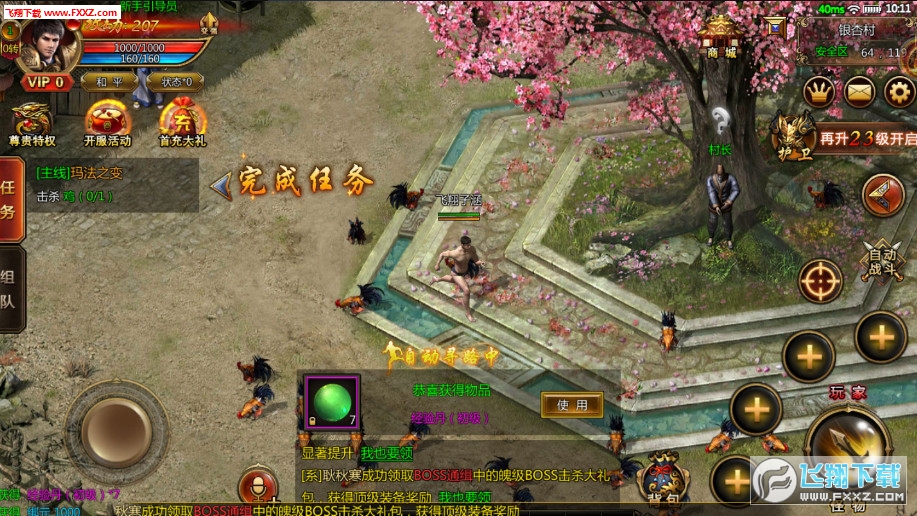Open the crown ranking button

pyautogui.click(x=819, y=92)
